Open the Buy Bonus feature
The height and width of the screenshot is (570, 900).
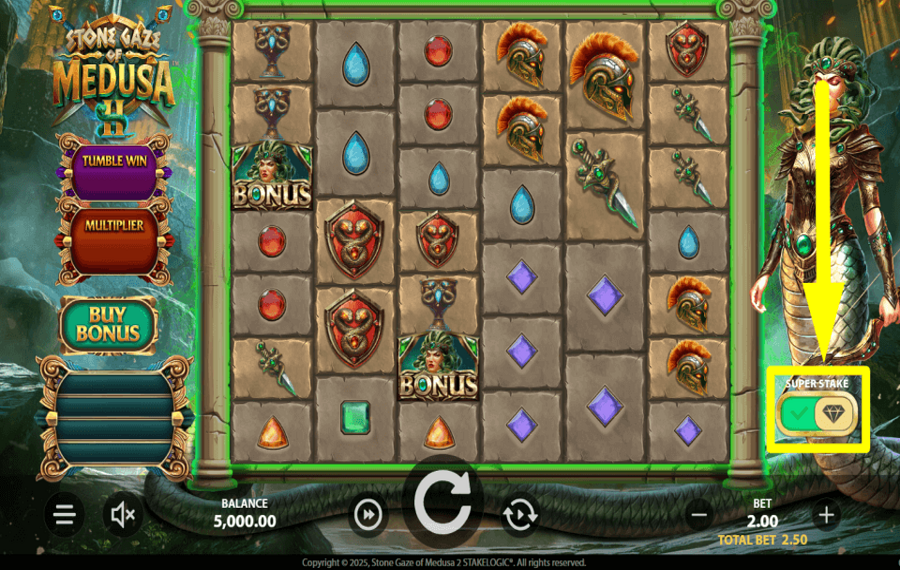(x=108, y=322)
